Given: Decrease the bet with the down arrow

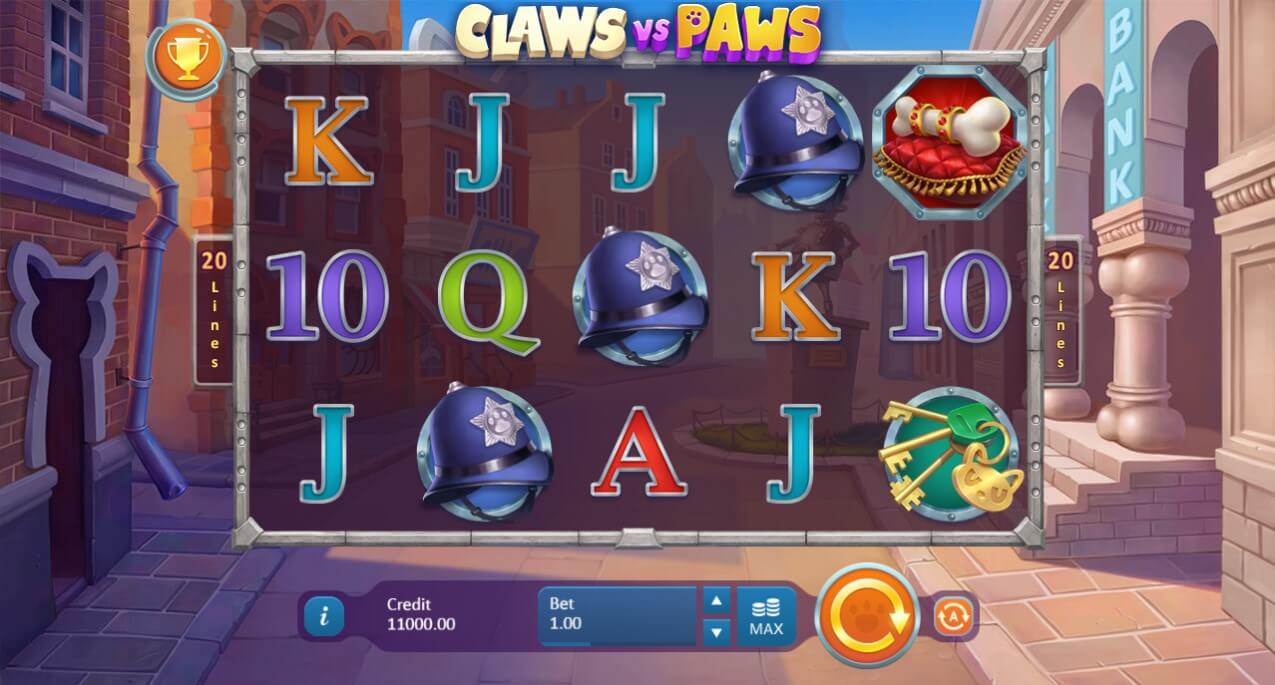Looking at the screenshot, I should point(716,632).
